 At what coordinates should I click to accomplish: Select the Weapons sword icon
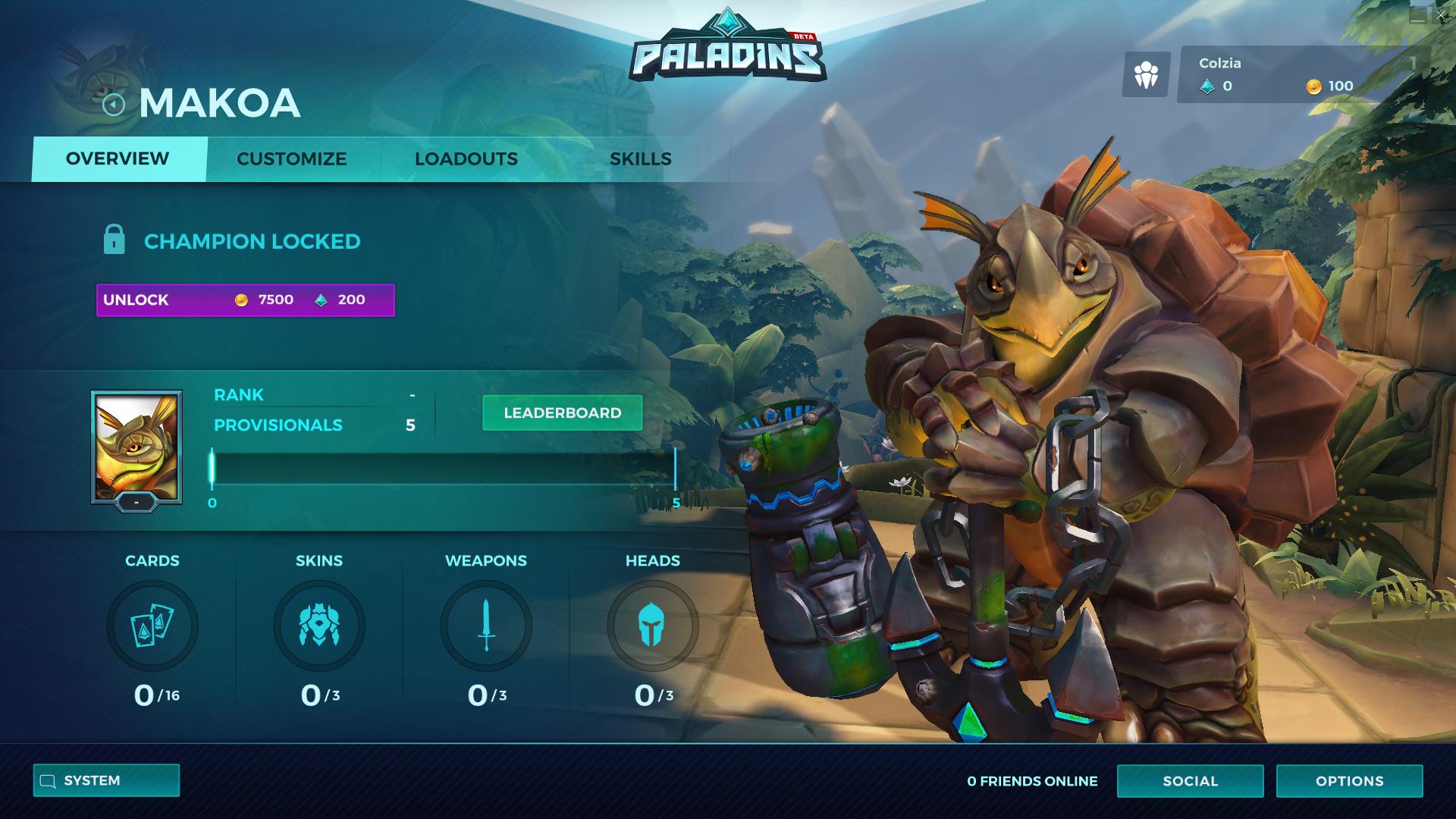486,626
